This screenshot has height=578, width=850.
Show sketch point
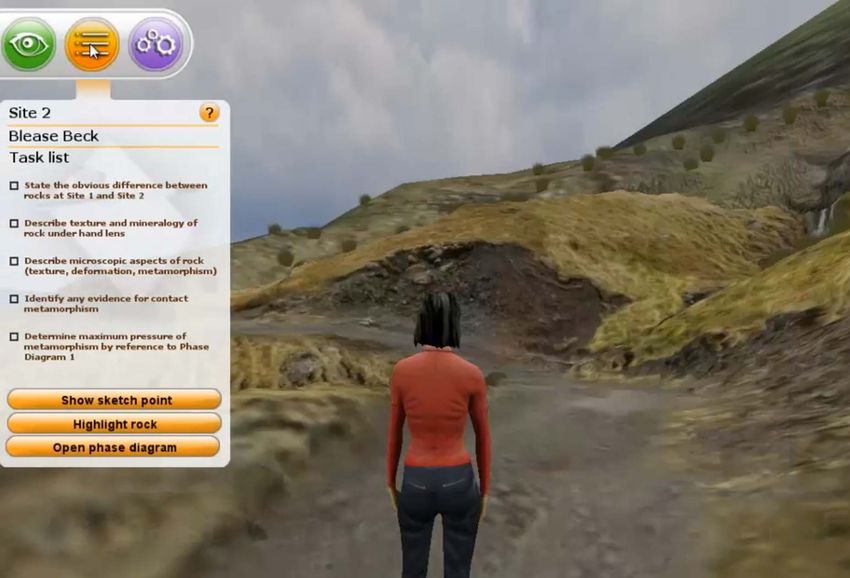[x=115, y=400]
